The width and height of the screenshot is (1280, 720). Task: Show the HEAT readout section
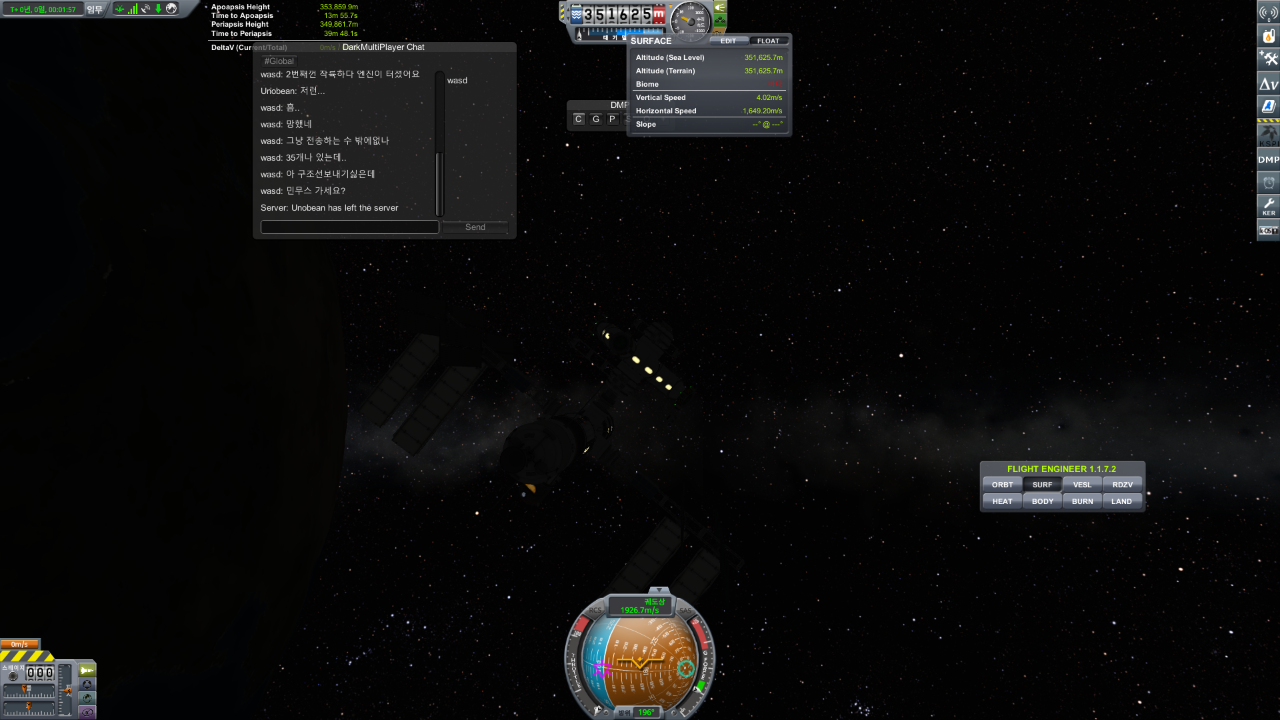click(1002, 501)
